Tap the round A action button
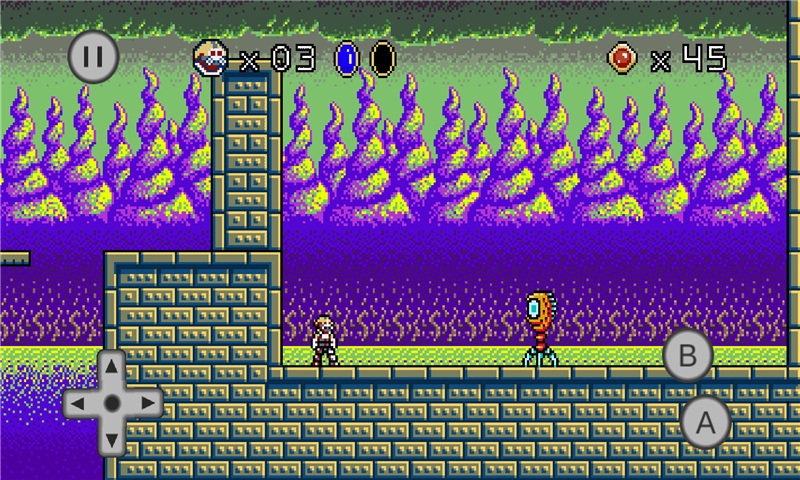Viewport: 800px width, 480px height. pyautogui.click(x=706, y=422)
